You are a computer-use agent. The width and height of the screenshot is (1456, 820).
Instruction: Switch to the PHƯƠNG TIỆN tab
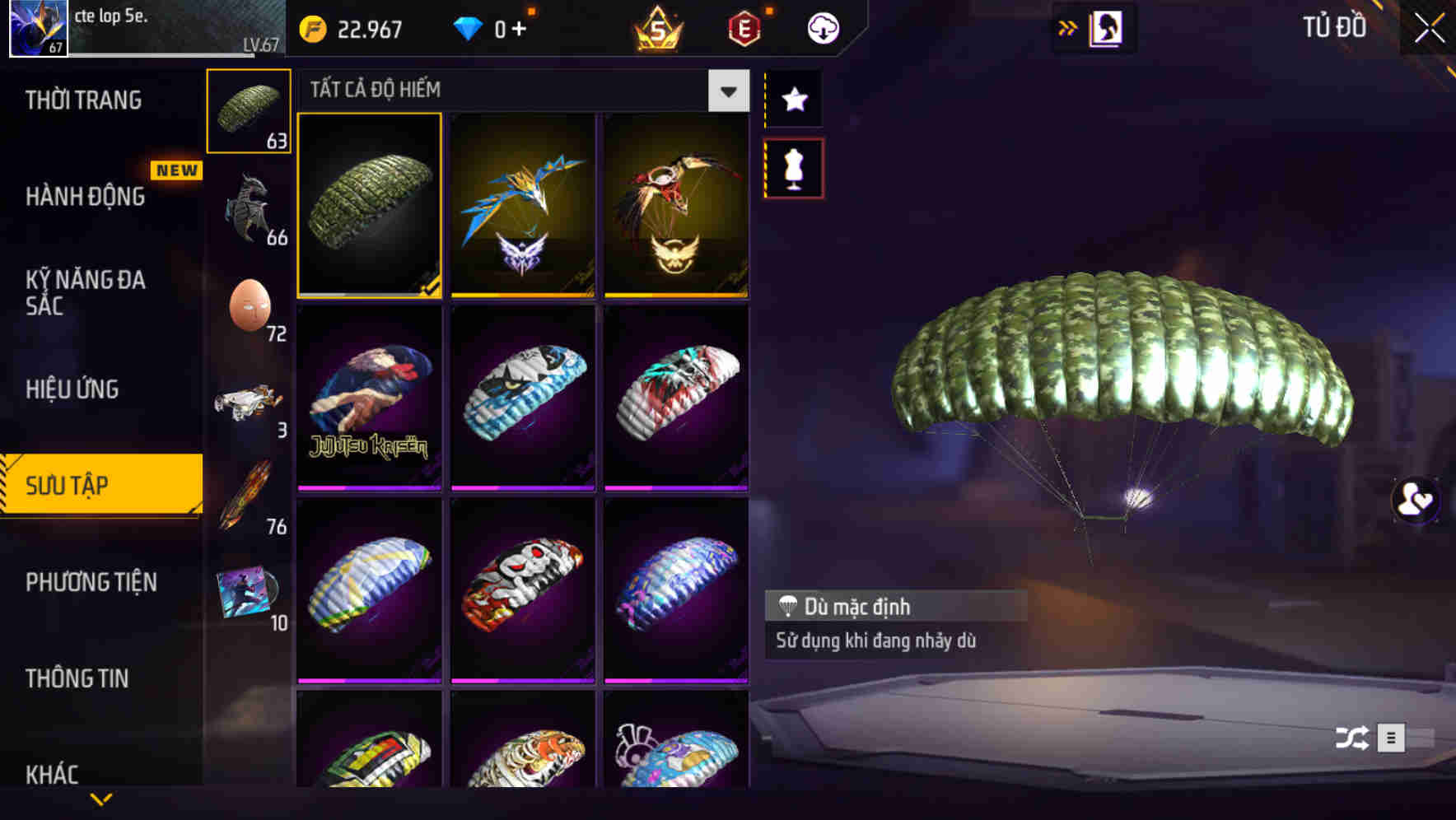pyautogui.click(x=91, y=582)
